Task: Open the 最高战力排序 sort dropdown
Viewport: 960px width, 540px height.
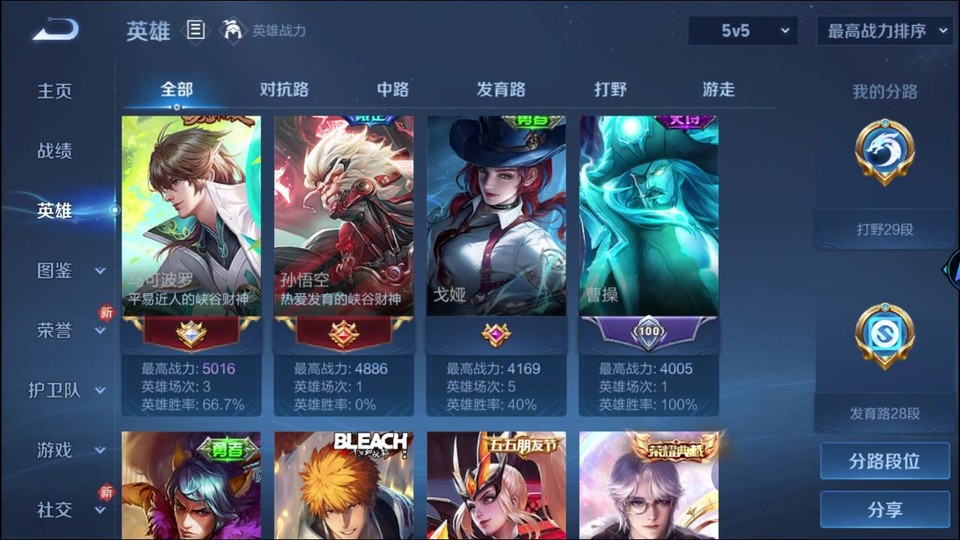Action: click(x=885, y=31)
